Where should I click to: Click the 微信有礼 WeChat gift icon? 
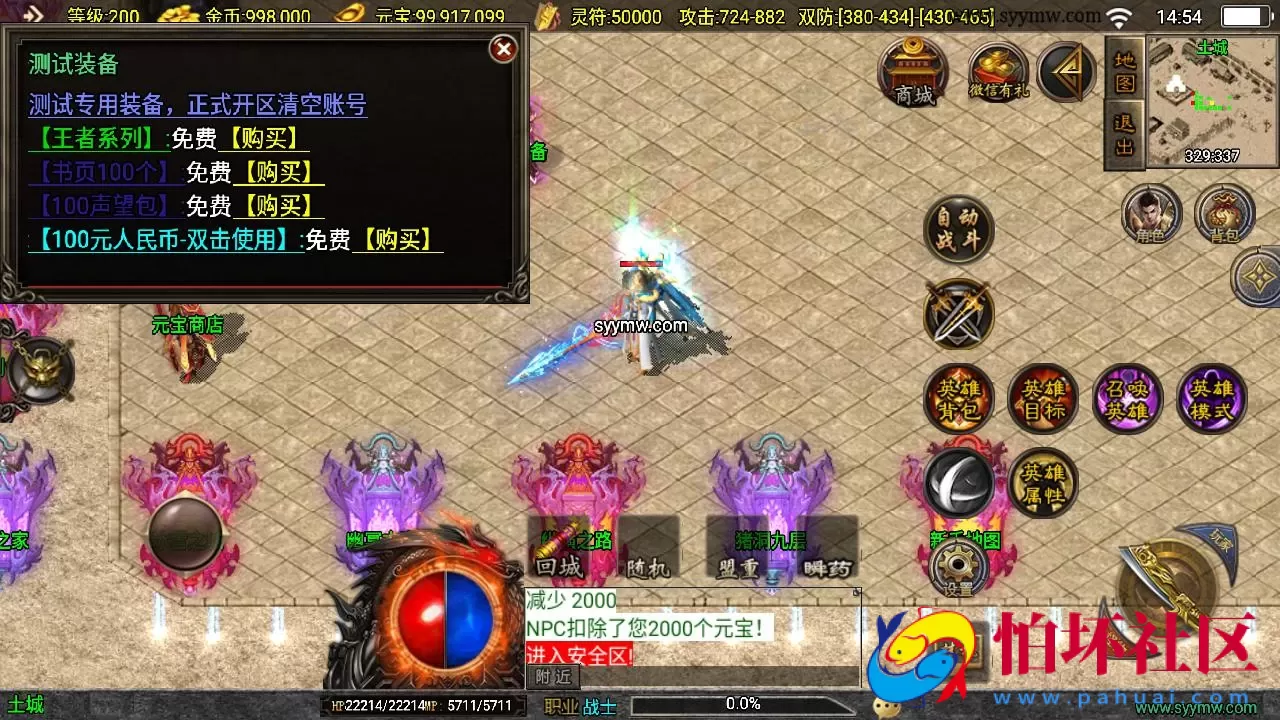997,72
